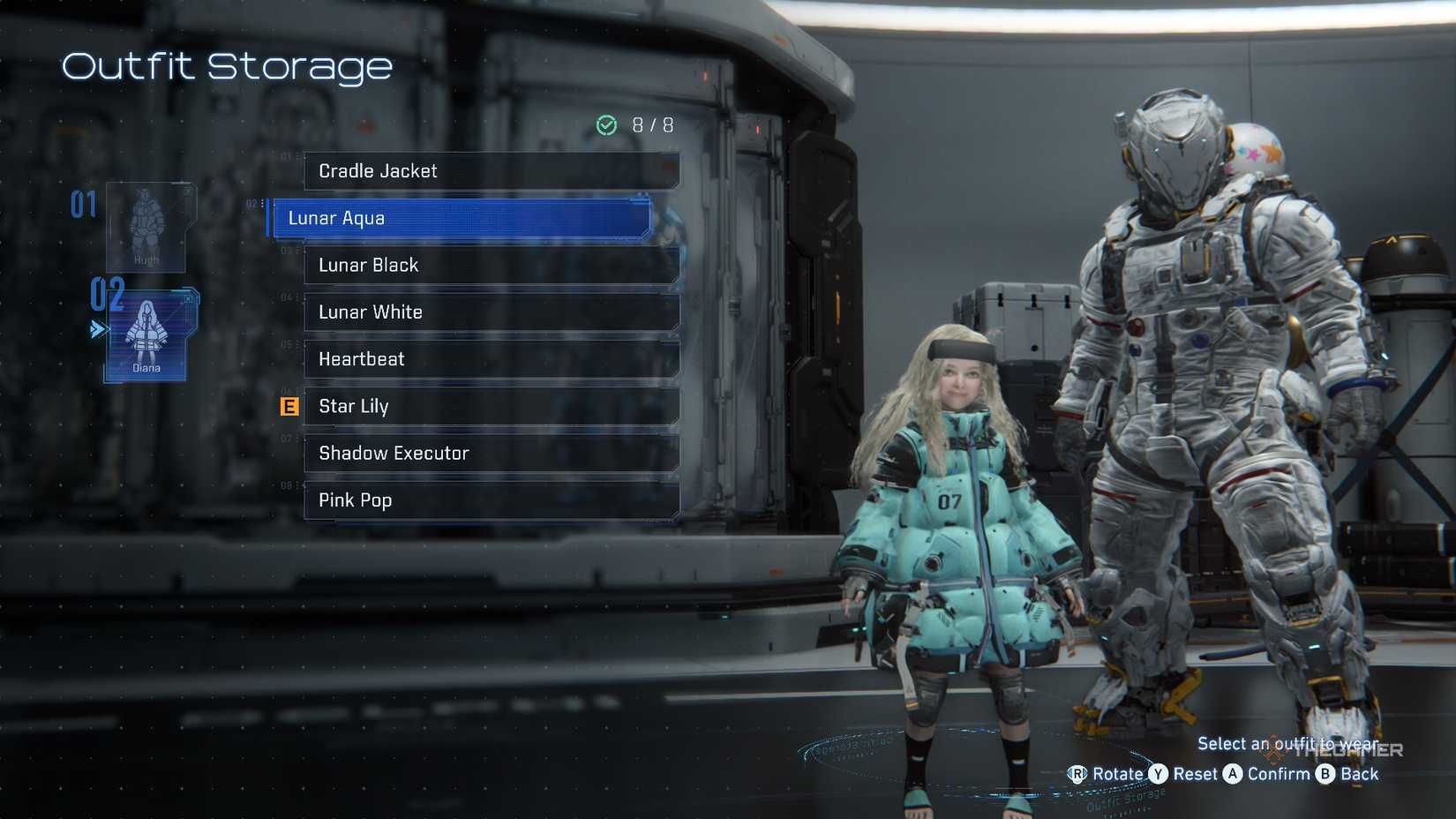Select the Heartbeat outfit
This screenshot has width=1456, height=819.
(x=492, y=359)
